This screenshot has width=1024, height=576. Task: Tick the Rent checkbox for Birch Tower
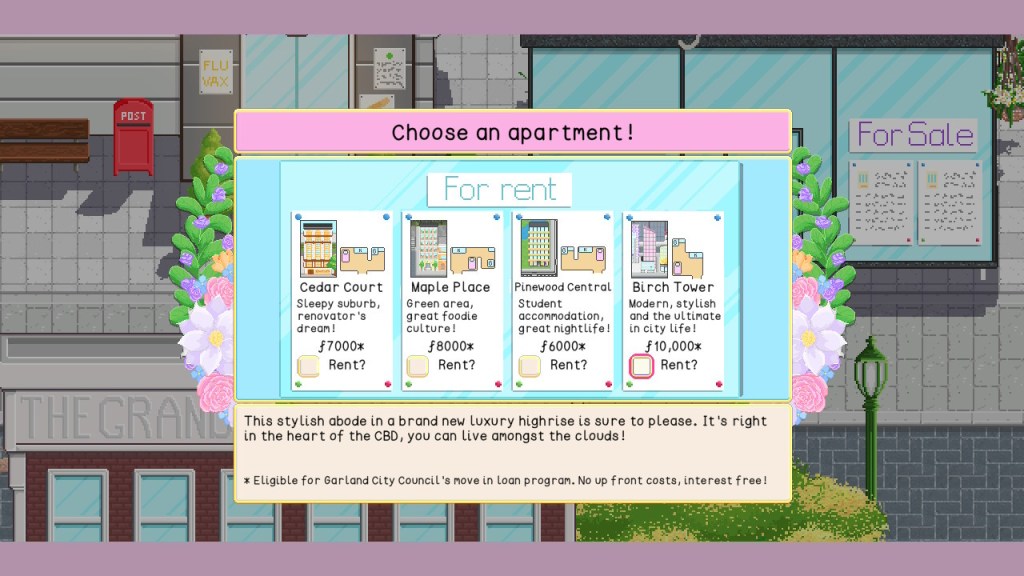642,366
